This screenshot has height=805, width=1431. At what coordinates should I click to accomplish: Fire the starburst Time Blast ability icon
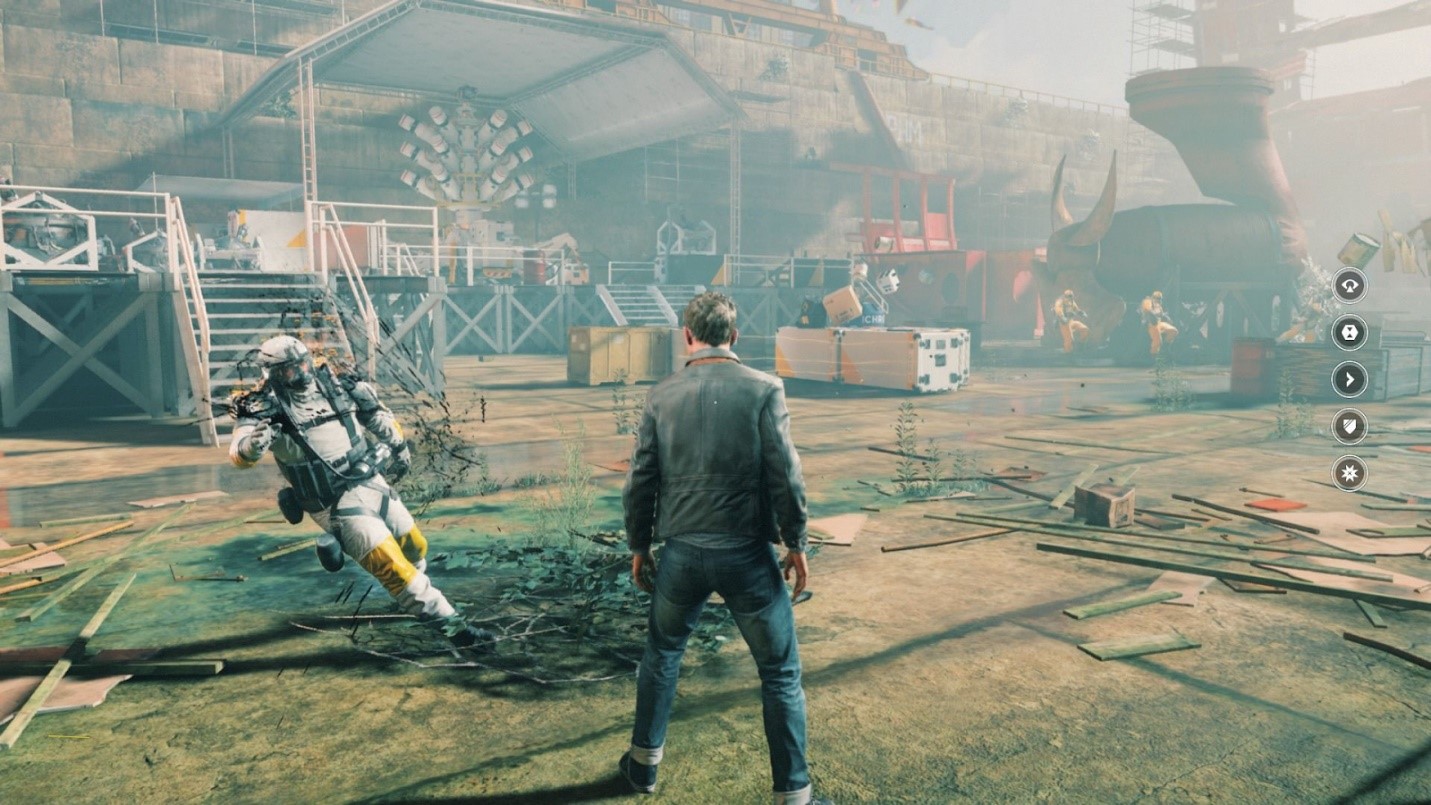pos(1350,473)
